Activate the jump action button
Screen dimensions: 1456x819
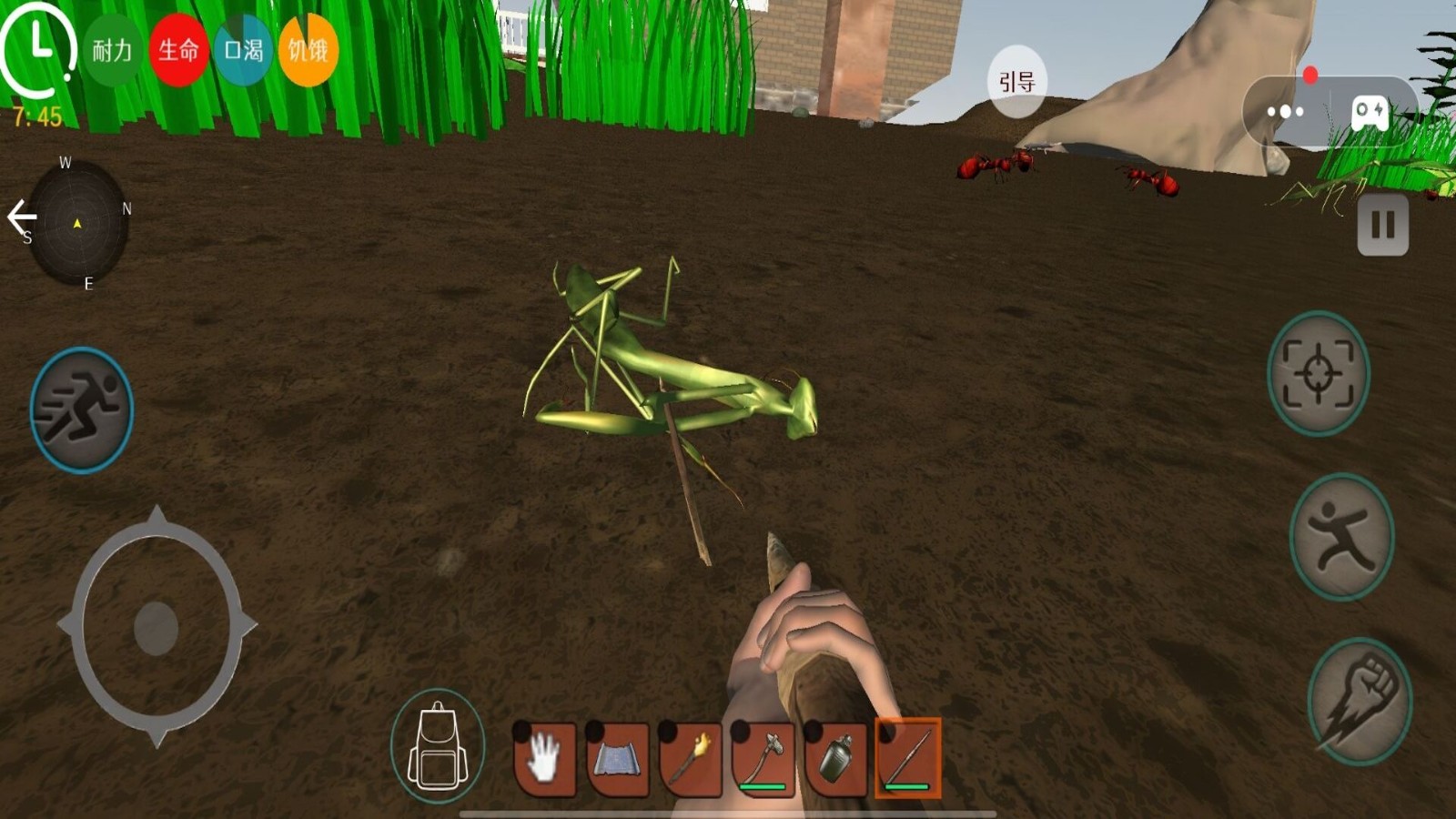click(1341, 537)
